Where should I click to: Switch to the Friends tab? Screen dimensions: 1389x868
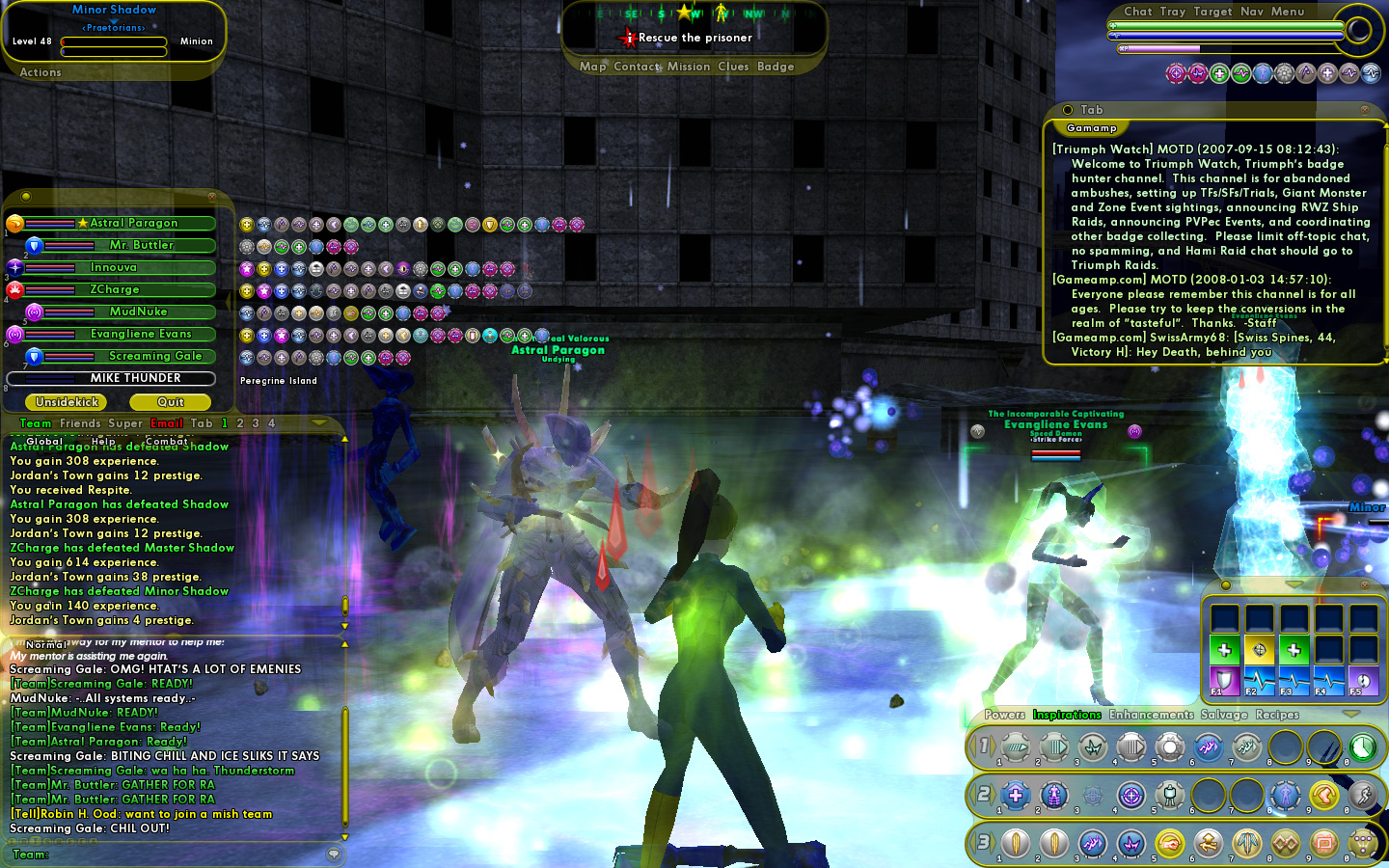point(80,423)
